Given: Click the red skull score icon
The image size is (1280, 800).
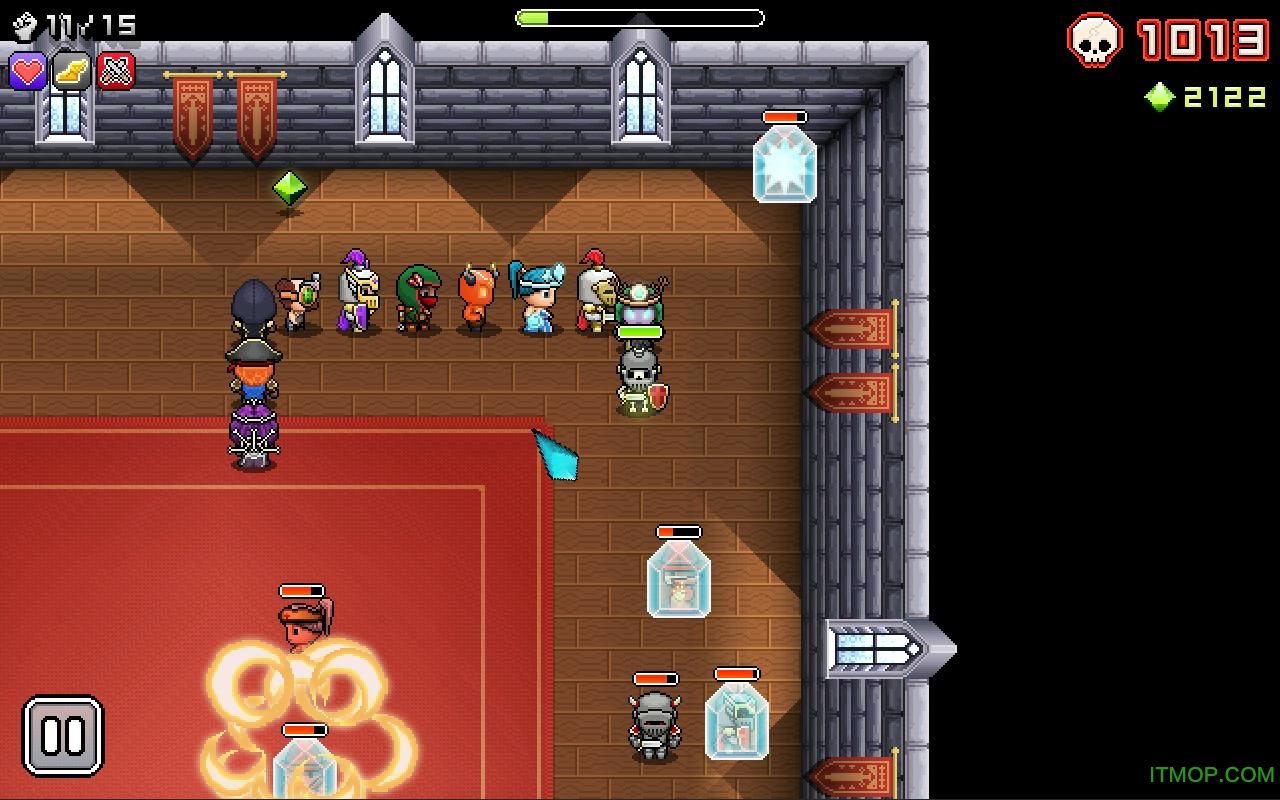Looking at the screenshot, I should 1096,42.
